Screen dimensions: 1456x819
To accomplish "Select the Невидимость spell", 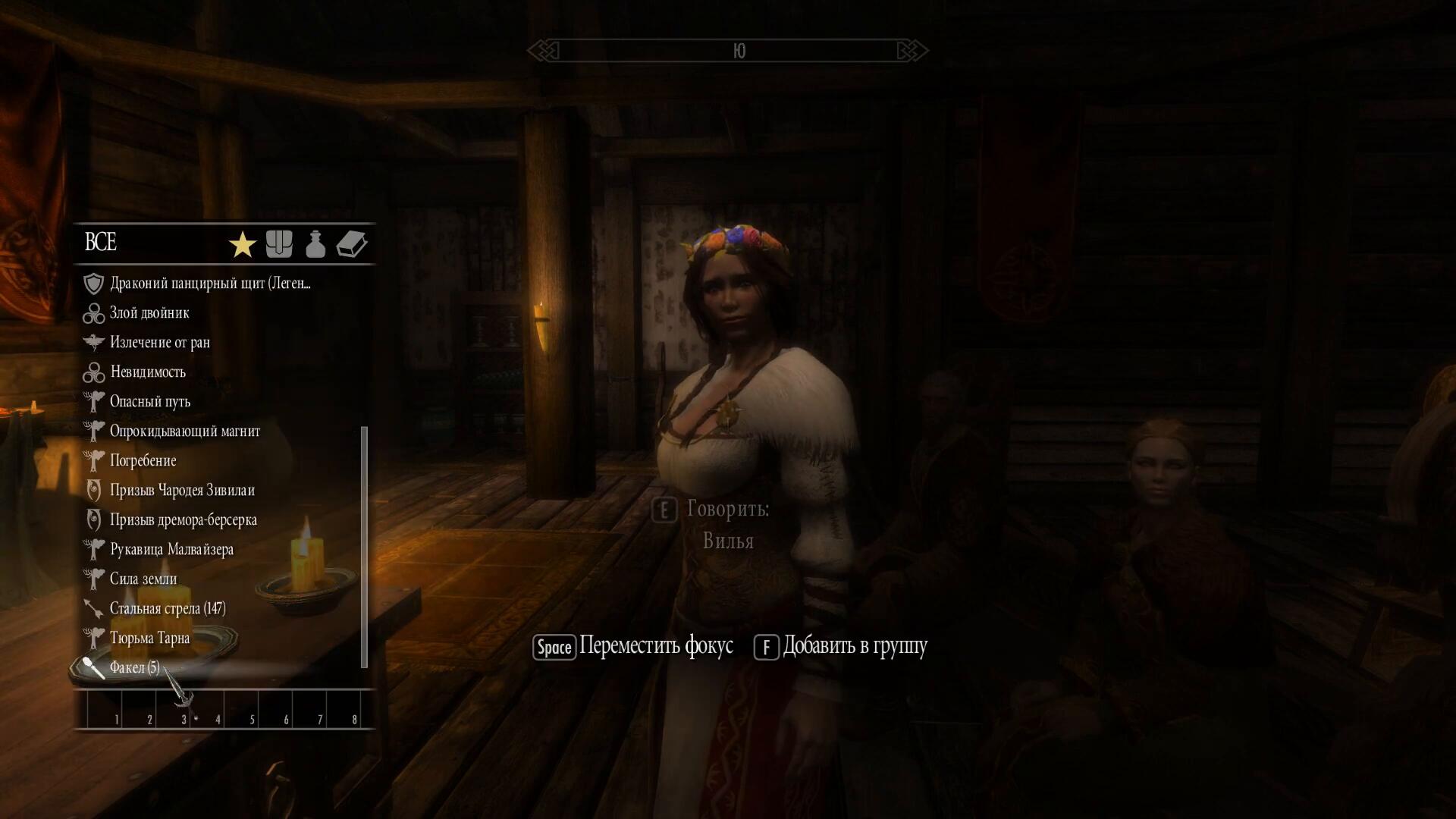I will 147,372.
